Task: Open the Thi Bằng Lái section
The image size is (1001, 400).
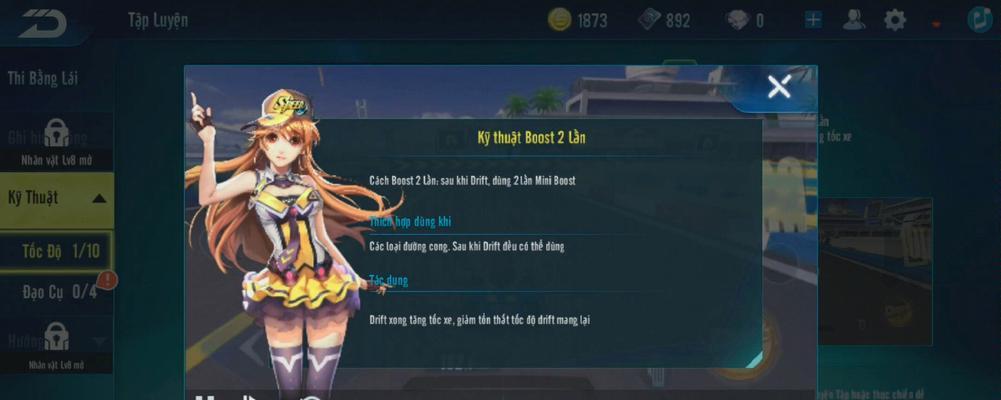Action: point(43,78)
